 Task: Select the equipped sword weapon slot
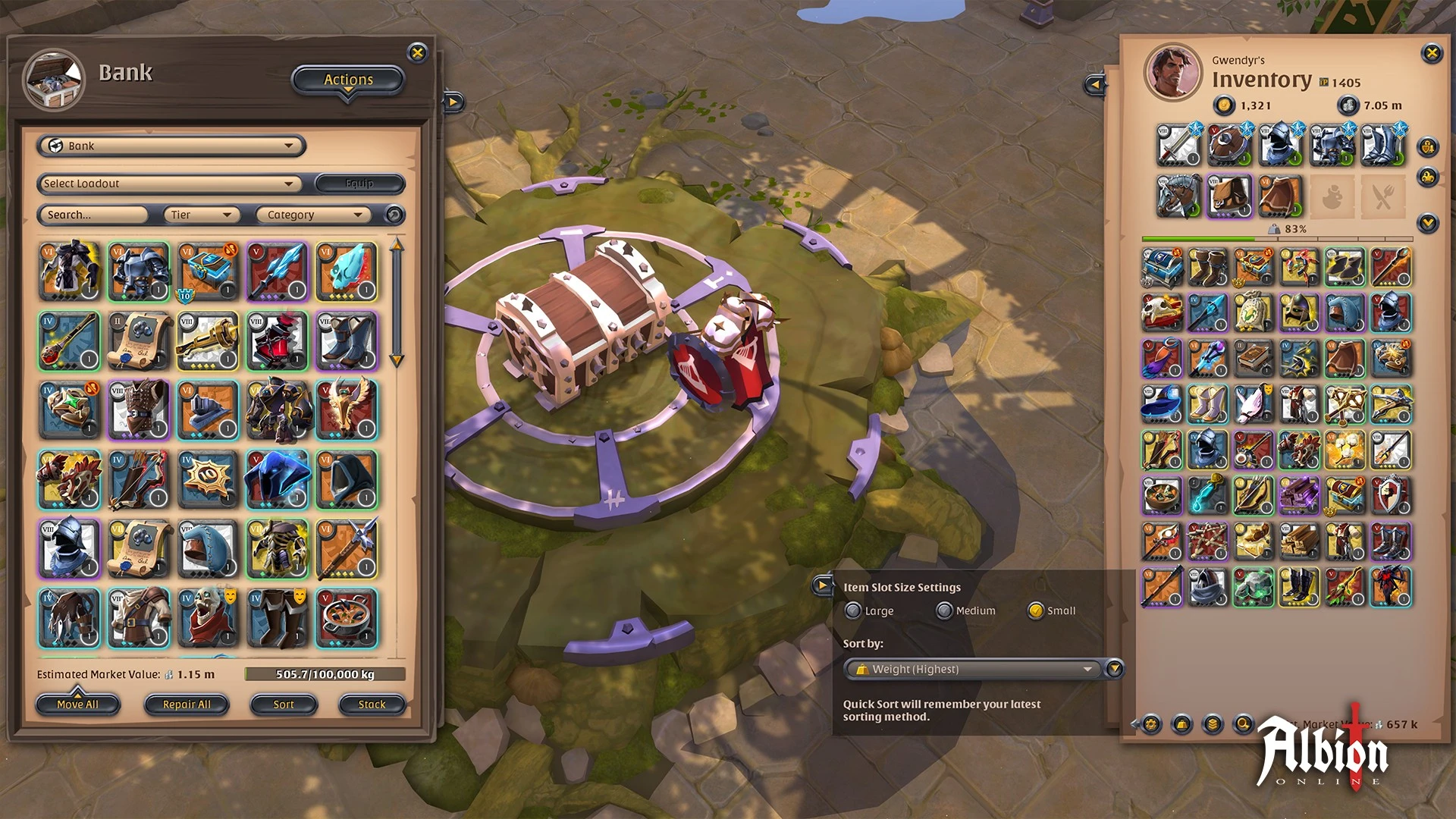pyautogui.click(x=1179, y=145)
